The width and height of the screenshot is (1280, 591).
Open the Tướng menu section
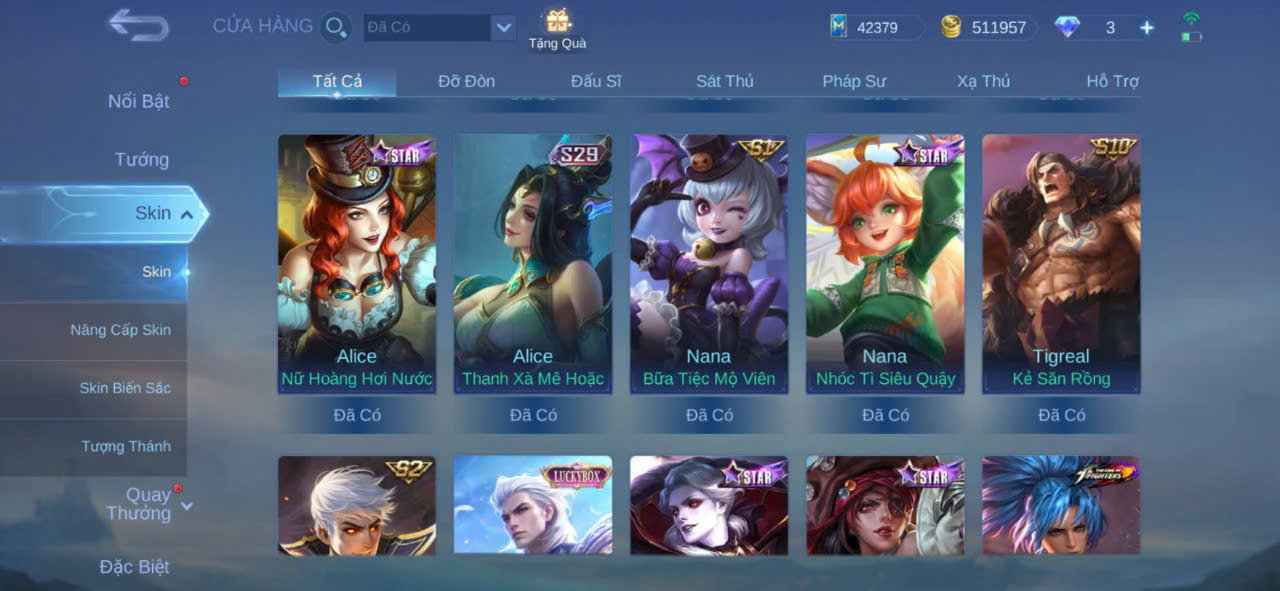[141, 159]
